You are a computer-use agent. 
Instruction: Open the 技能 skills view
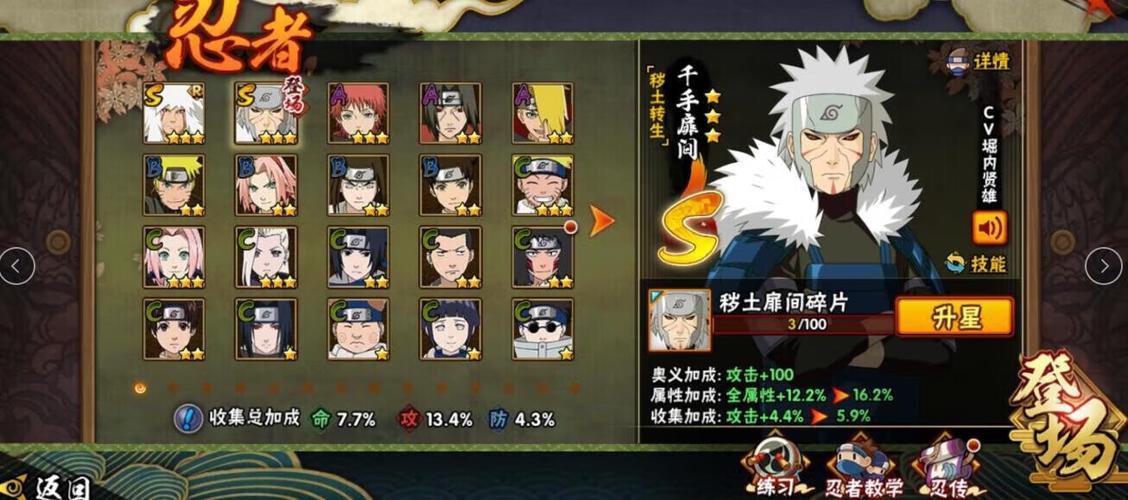[977, 264]
